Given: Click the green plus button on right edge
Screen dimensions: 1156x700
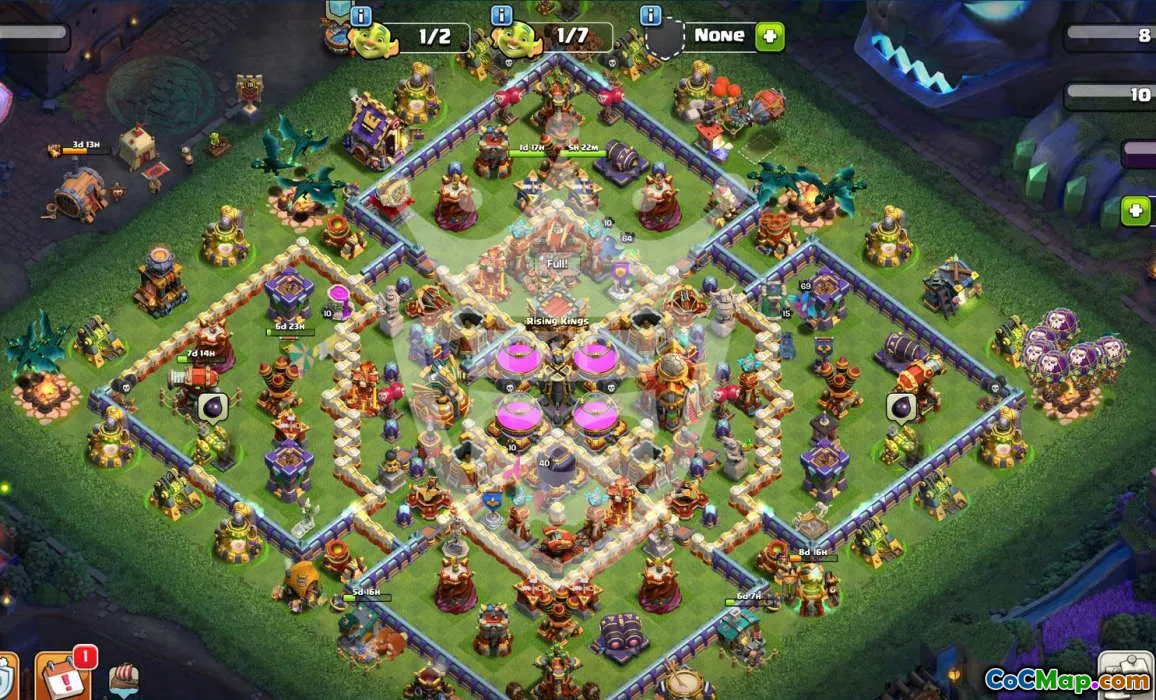Looking at the screenshot, I should coord(1135,211).
